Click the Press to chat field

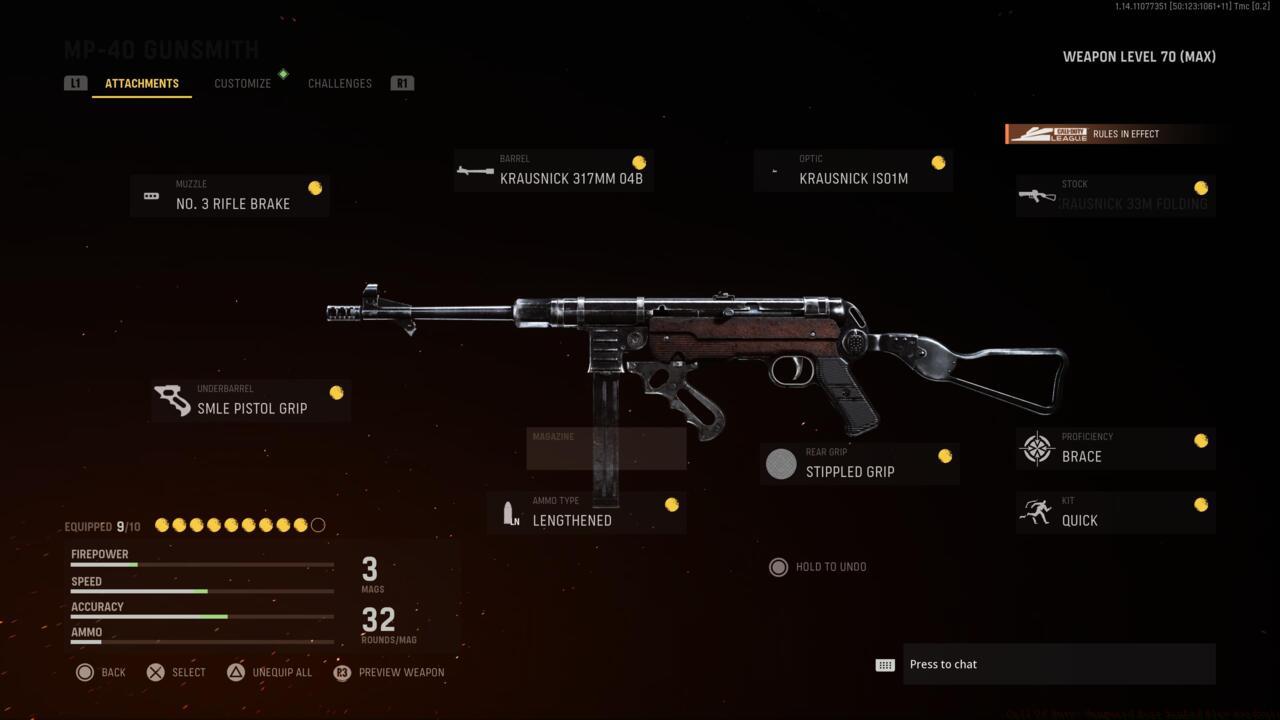coord(1059,664)
